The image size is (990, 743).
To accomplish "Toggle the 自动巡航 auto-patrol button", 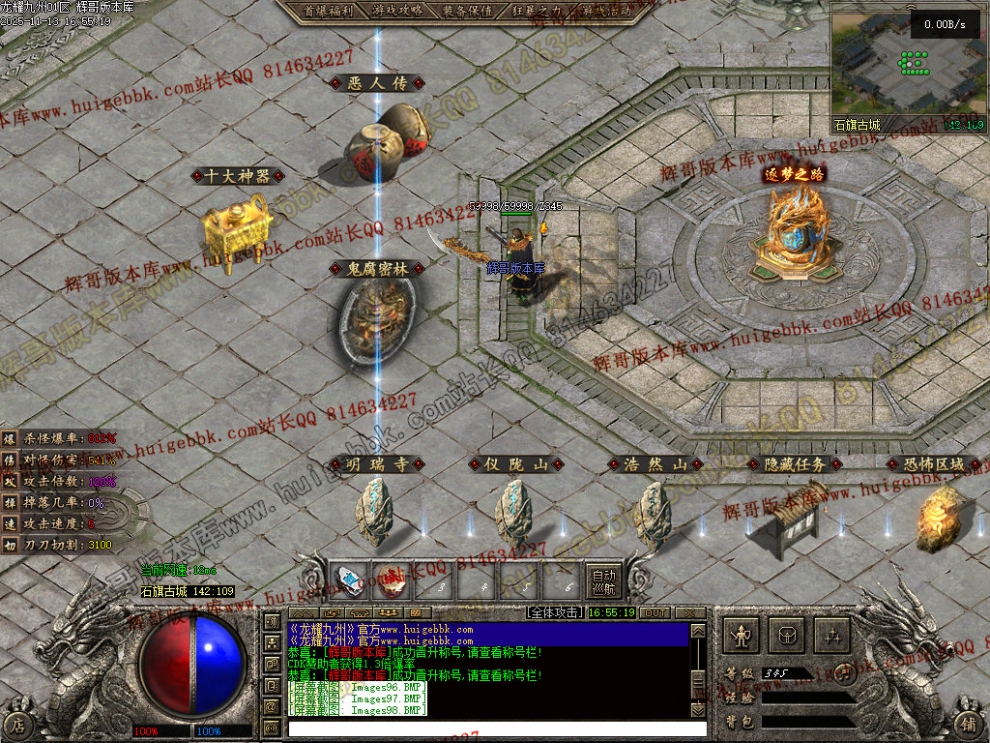I will click(x=604, y=581).
